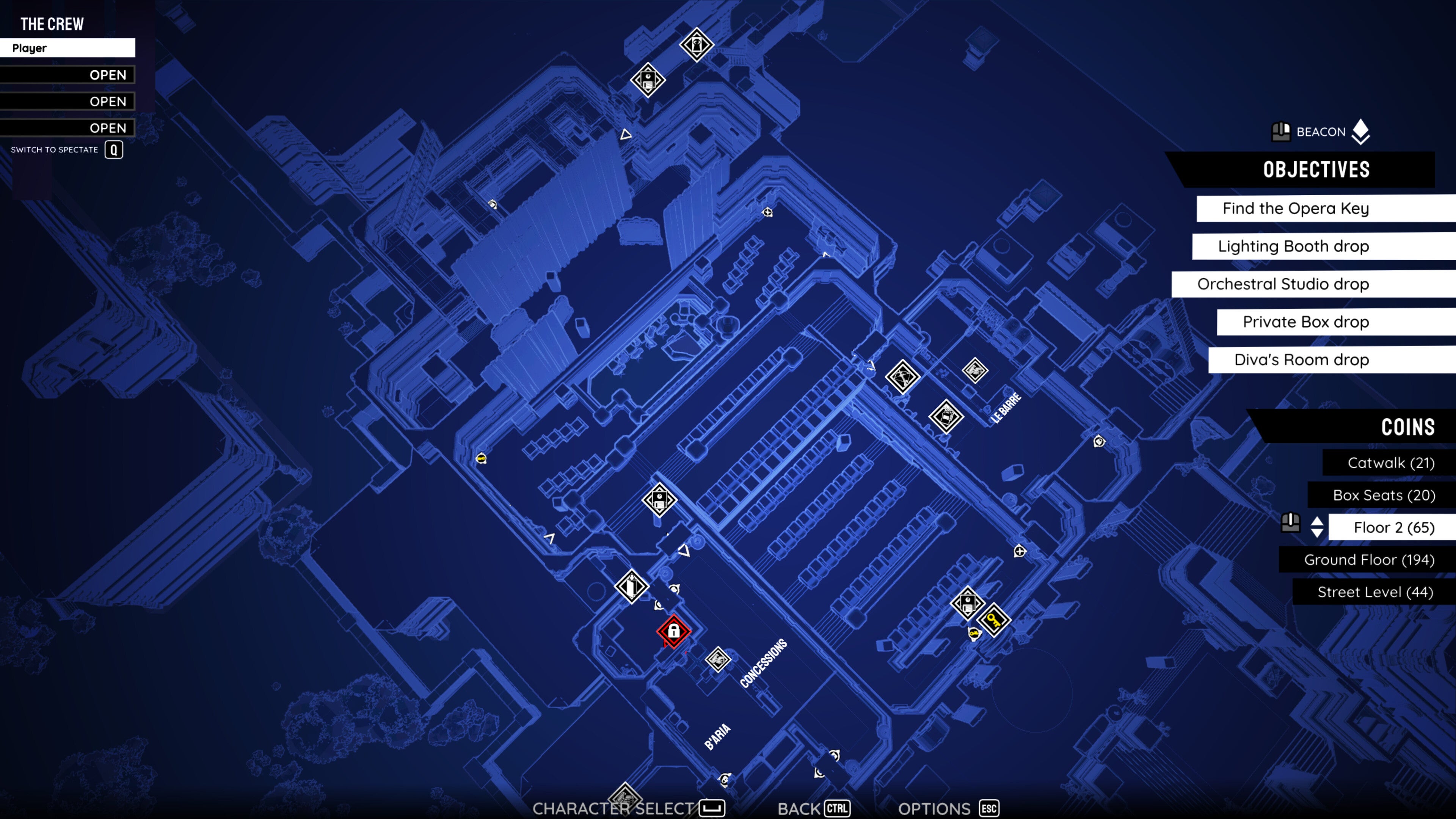Click the first OPEN crew slot
The width and height of the screenshot is (1456, 819).
pos(68,75)
